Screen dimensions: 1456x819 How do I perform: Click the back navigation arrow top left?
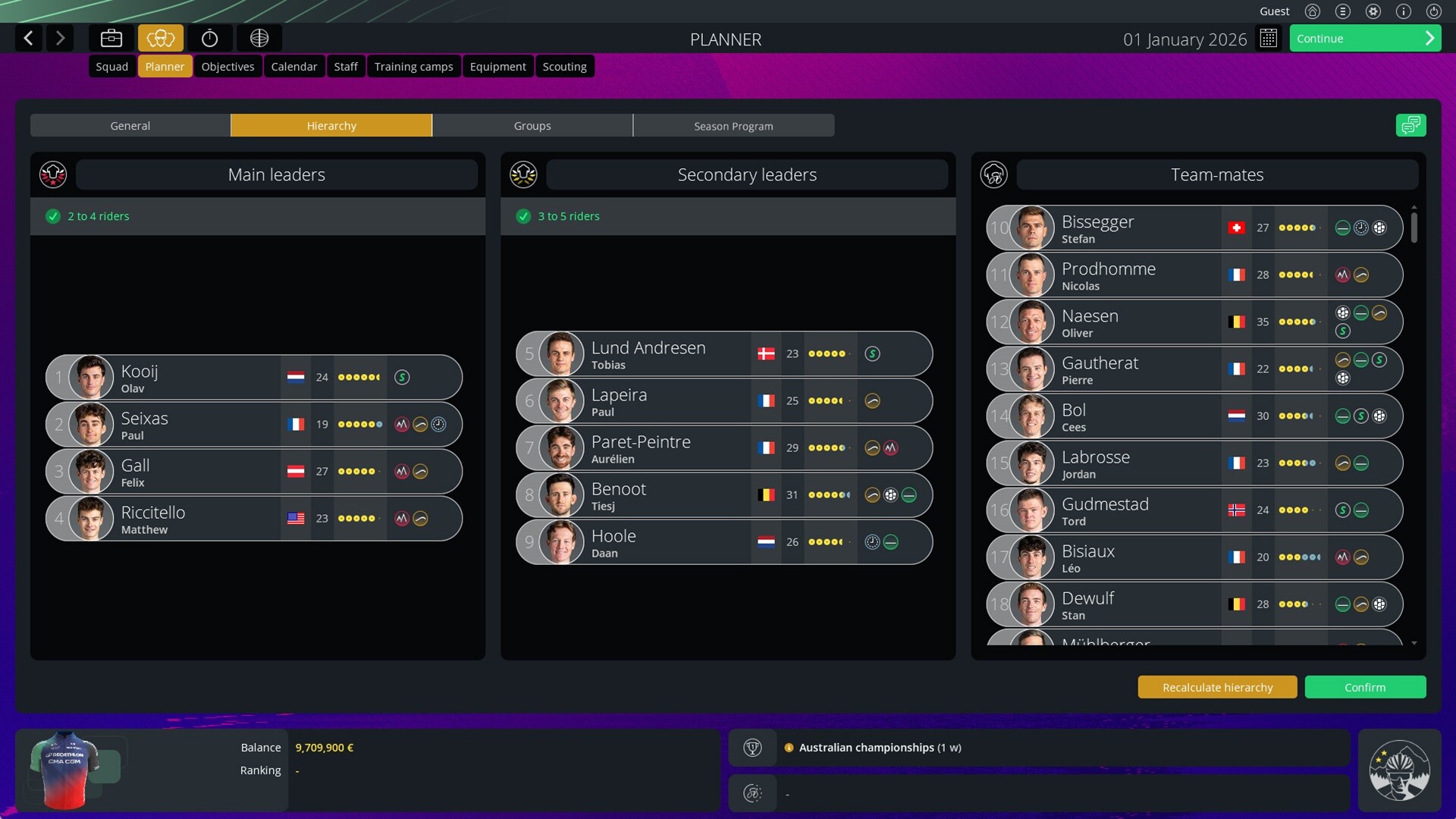tap(28, 38)
